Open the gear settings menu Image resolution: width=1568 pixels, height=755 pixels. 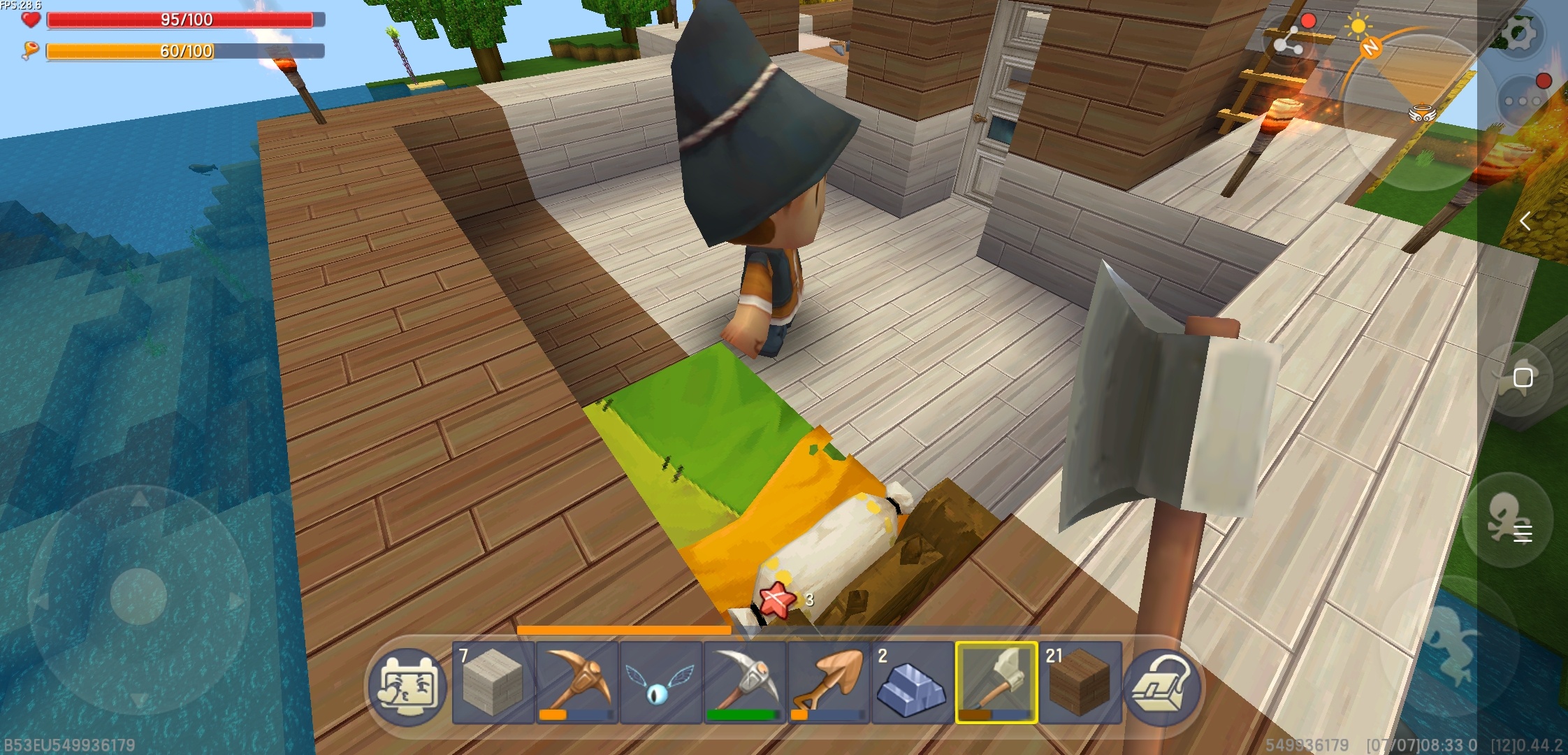pos(1520,33)
